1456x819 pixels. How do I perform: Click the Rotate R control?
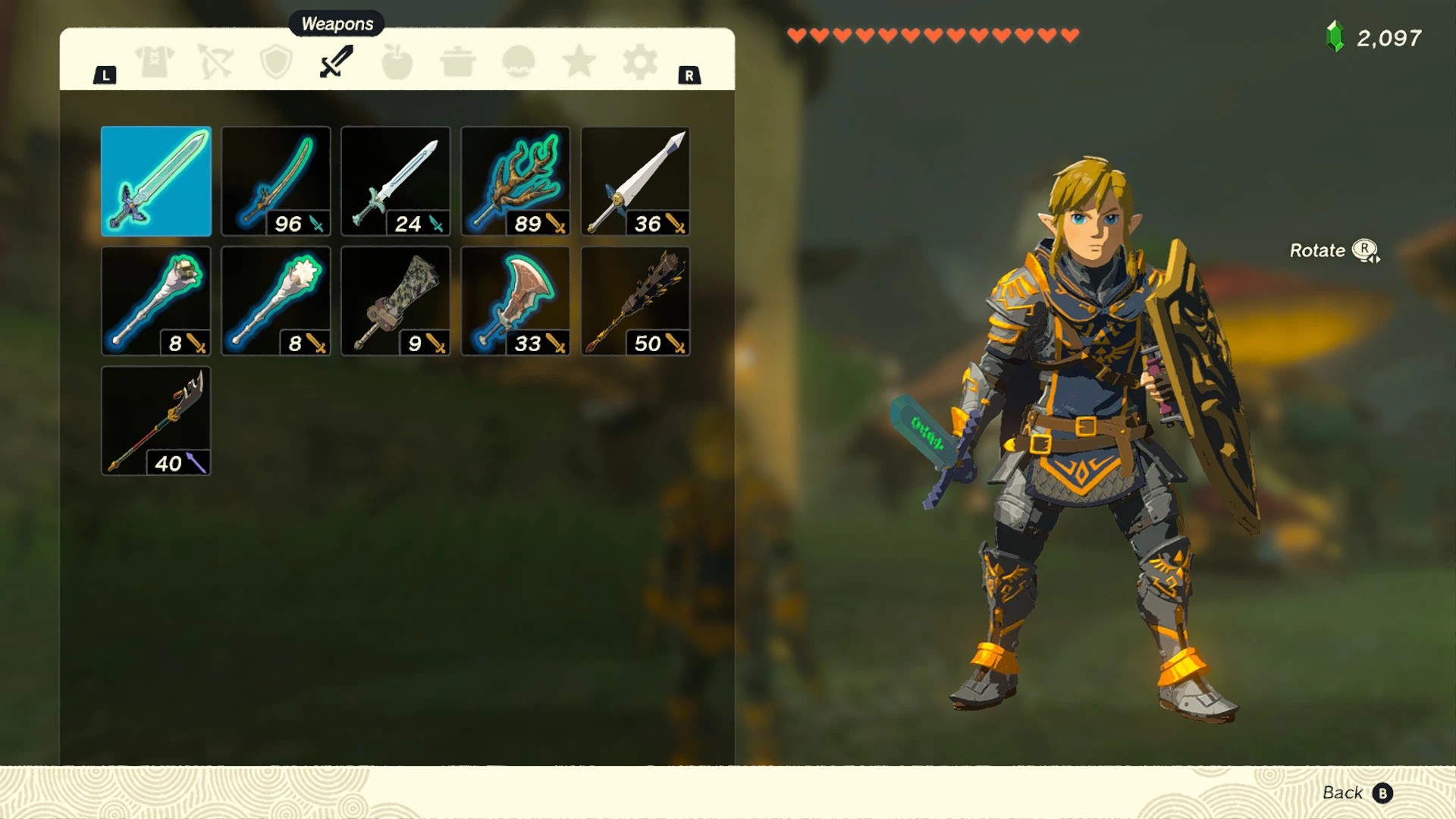click(1335, 250)
